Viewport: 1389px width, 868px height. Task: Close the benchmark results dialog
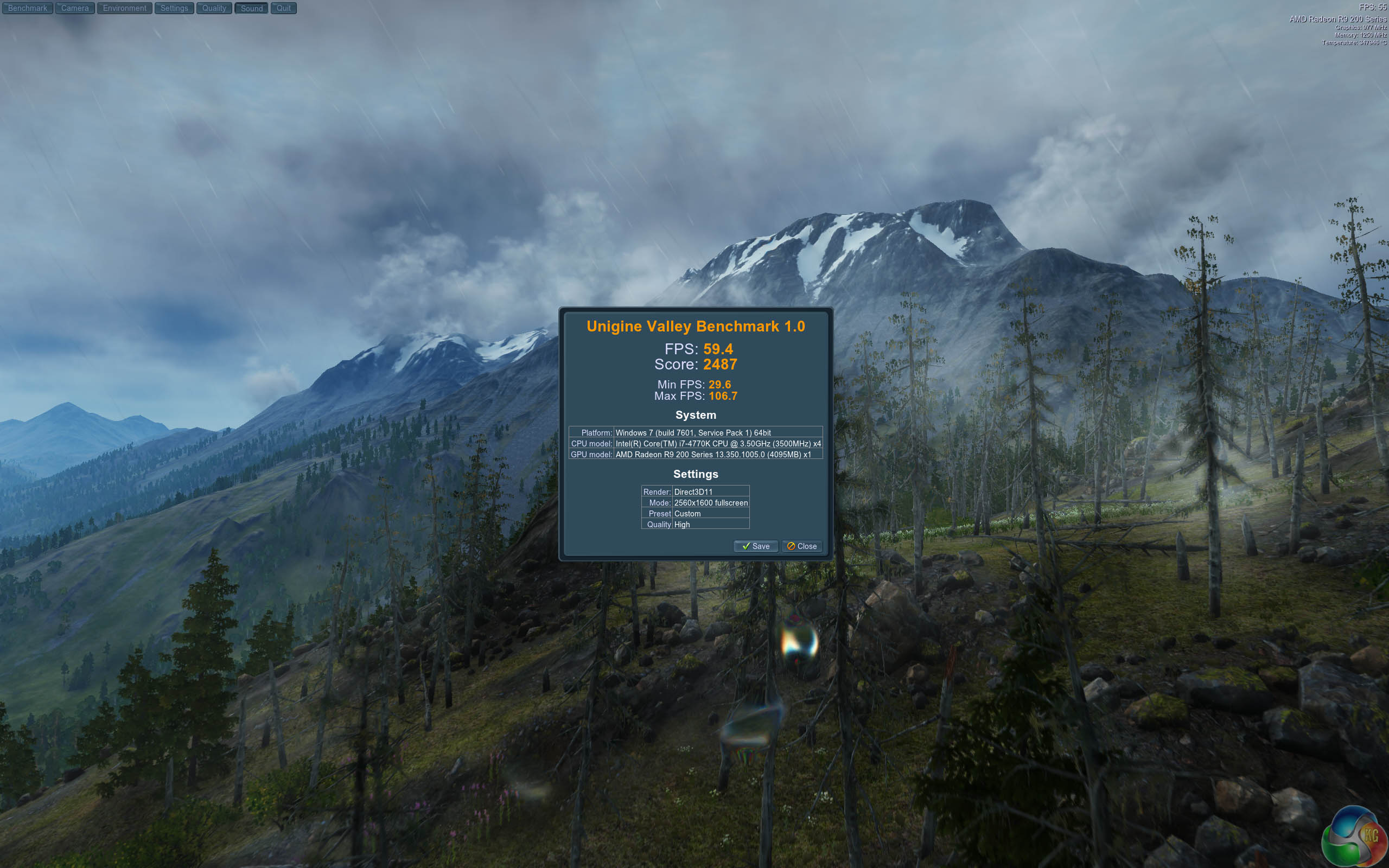click(802, 546)
